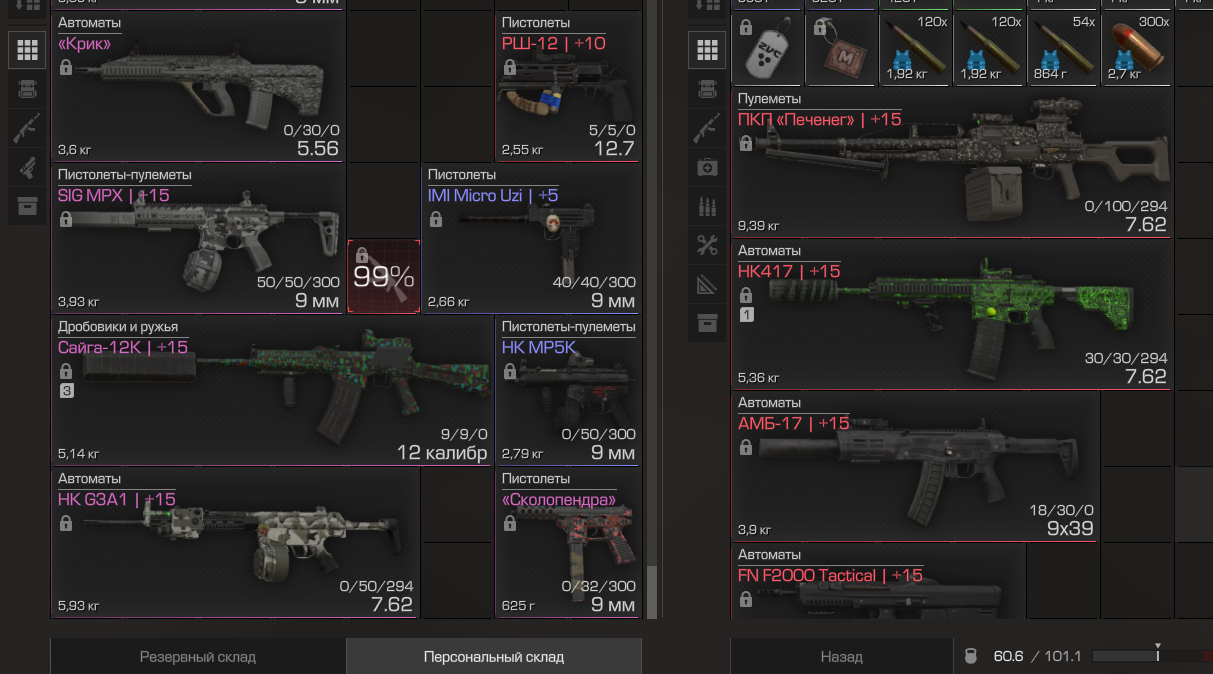This screenshot has height=674, width=1213.
Task: Click the red 99% locked item
Action: point(383,276)
